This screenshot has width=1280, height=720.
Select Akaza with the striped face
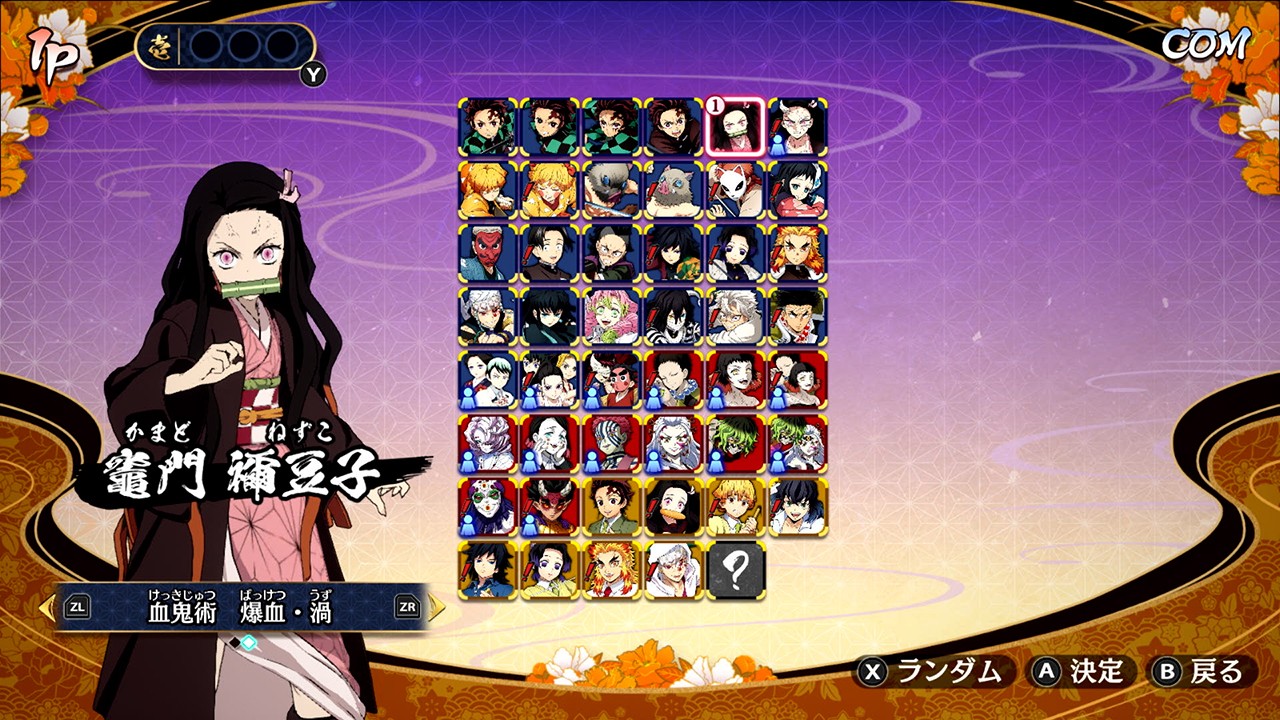tap(612, 442)
